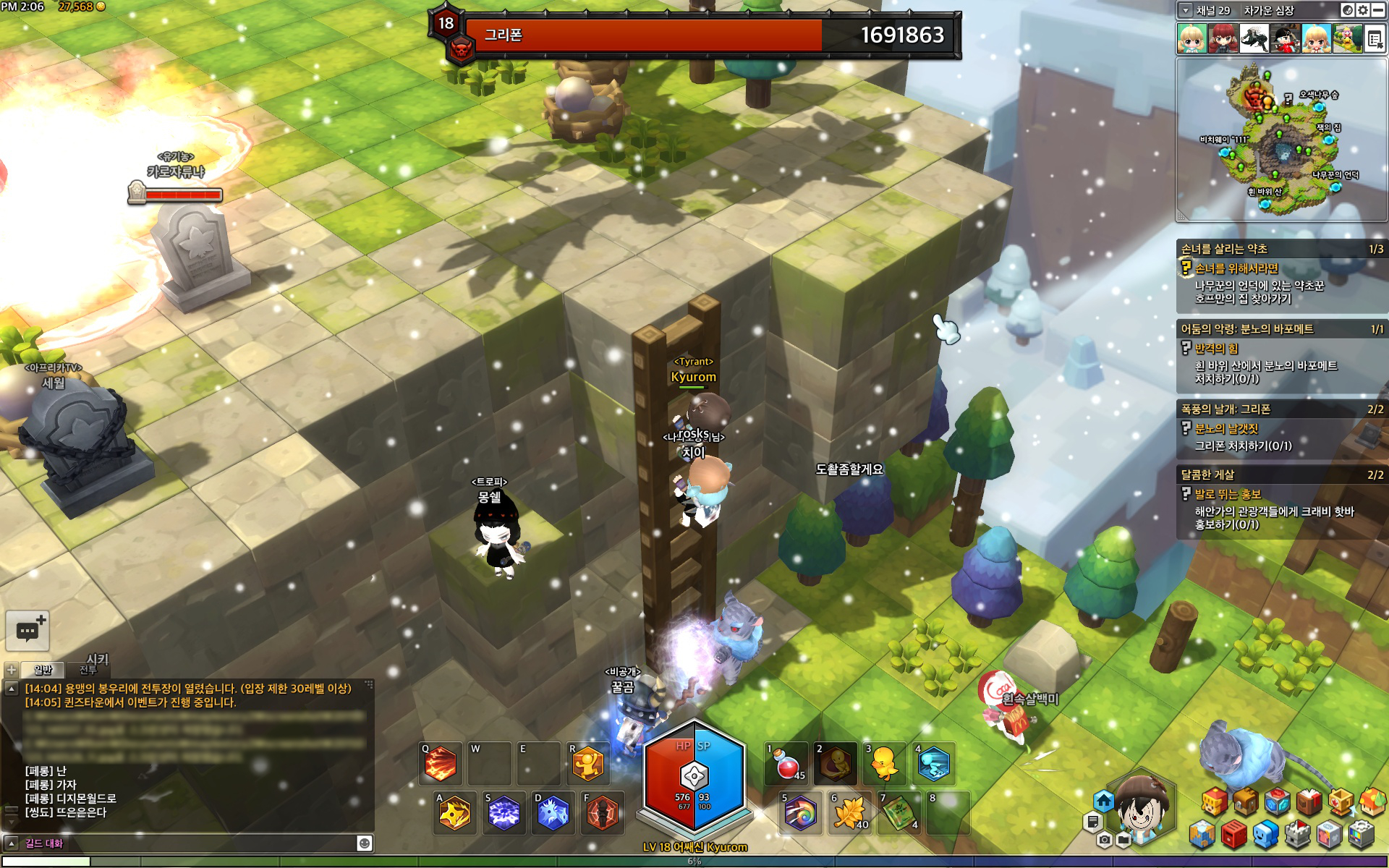Click the new chat bubble button
This screenshot has width=1389, height=868.
[x=27, y=631]
